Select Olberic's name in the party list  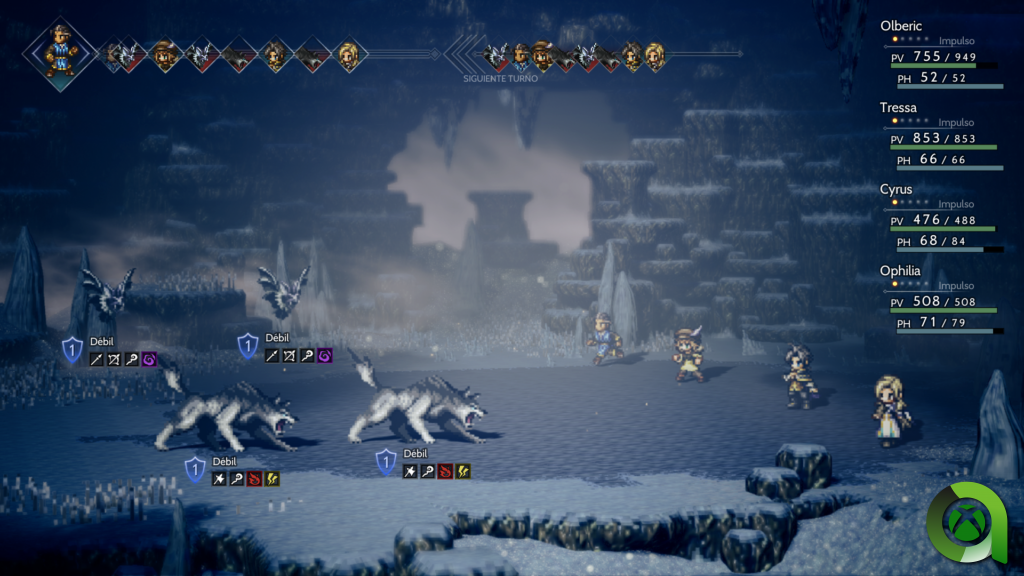coord(901,26)
